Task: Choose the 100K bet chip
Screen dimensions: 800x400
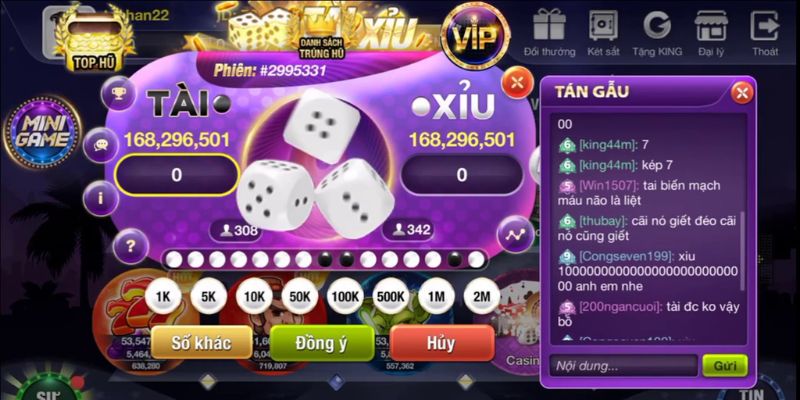Action: click(x=345, y=296)
